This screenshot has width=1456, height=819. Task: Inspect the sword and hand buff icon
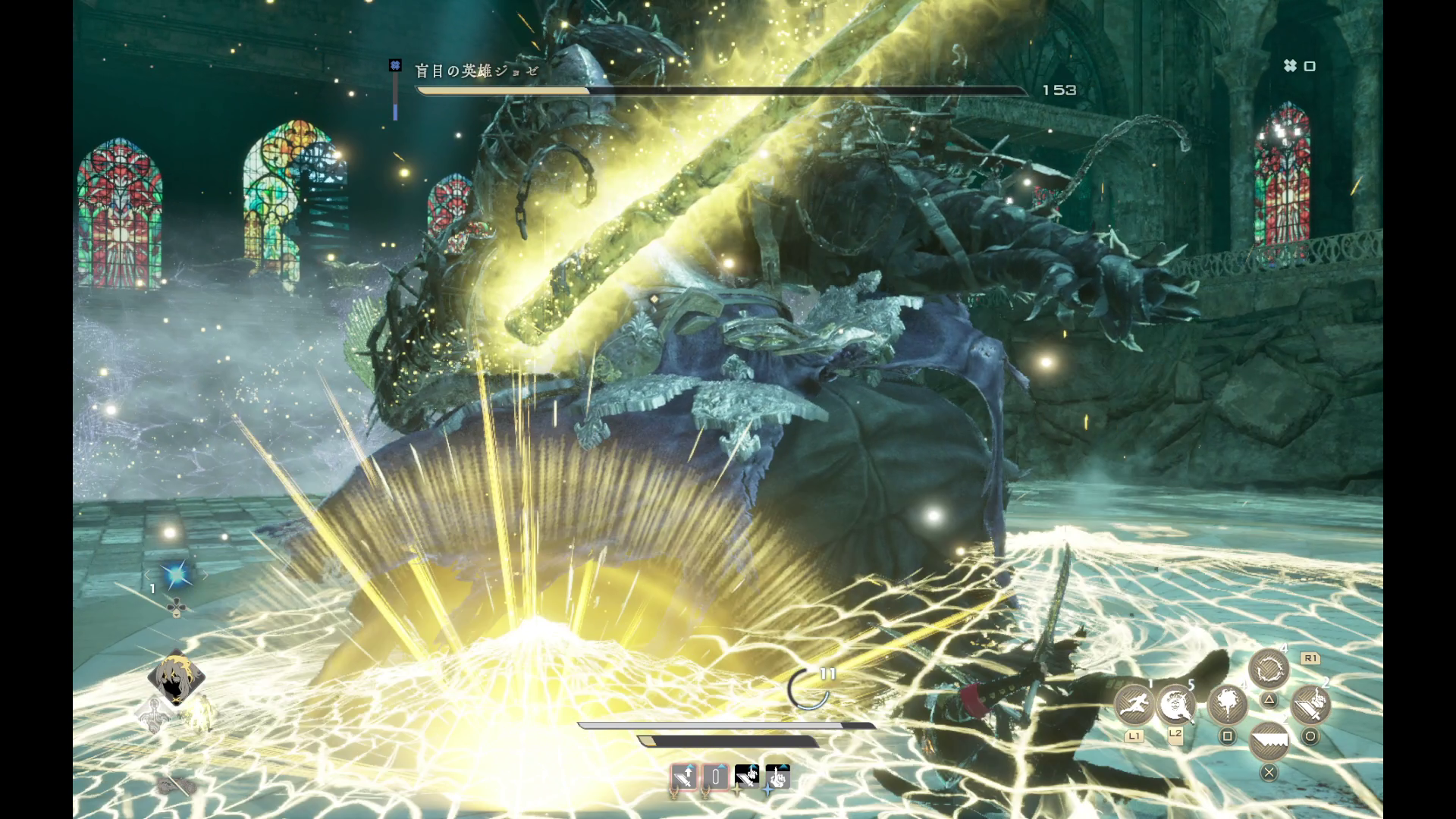[747, 777]
